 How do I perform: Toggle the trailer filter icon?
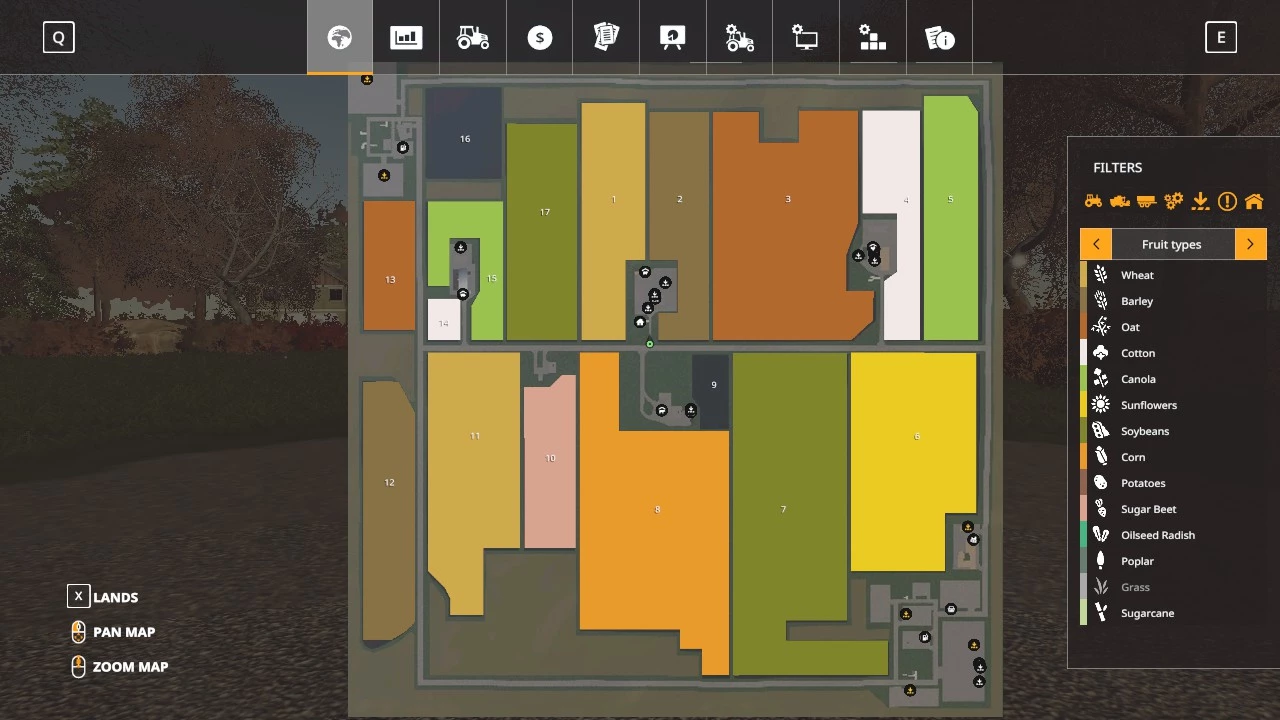(x=1146, y=200)
